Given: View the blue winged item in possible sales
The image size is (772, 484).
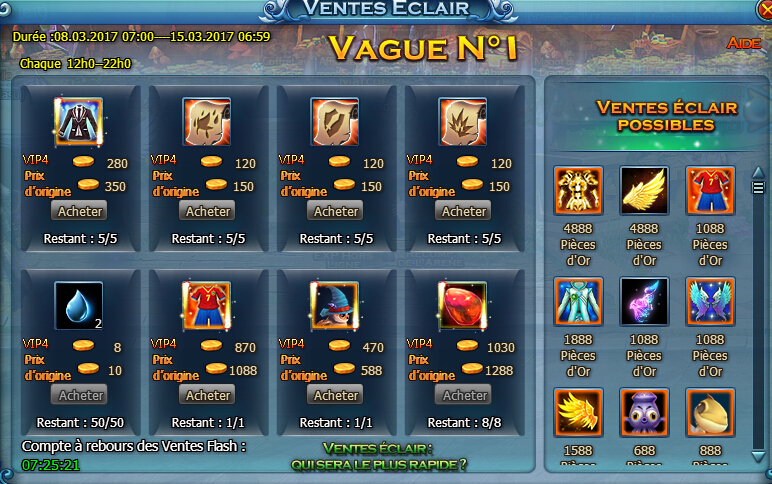Looking at the screenshot, I should (x=710, y=302).
